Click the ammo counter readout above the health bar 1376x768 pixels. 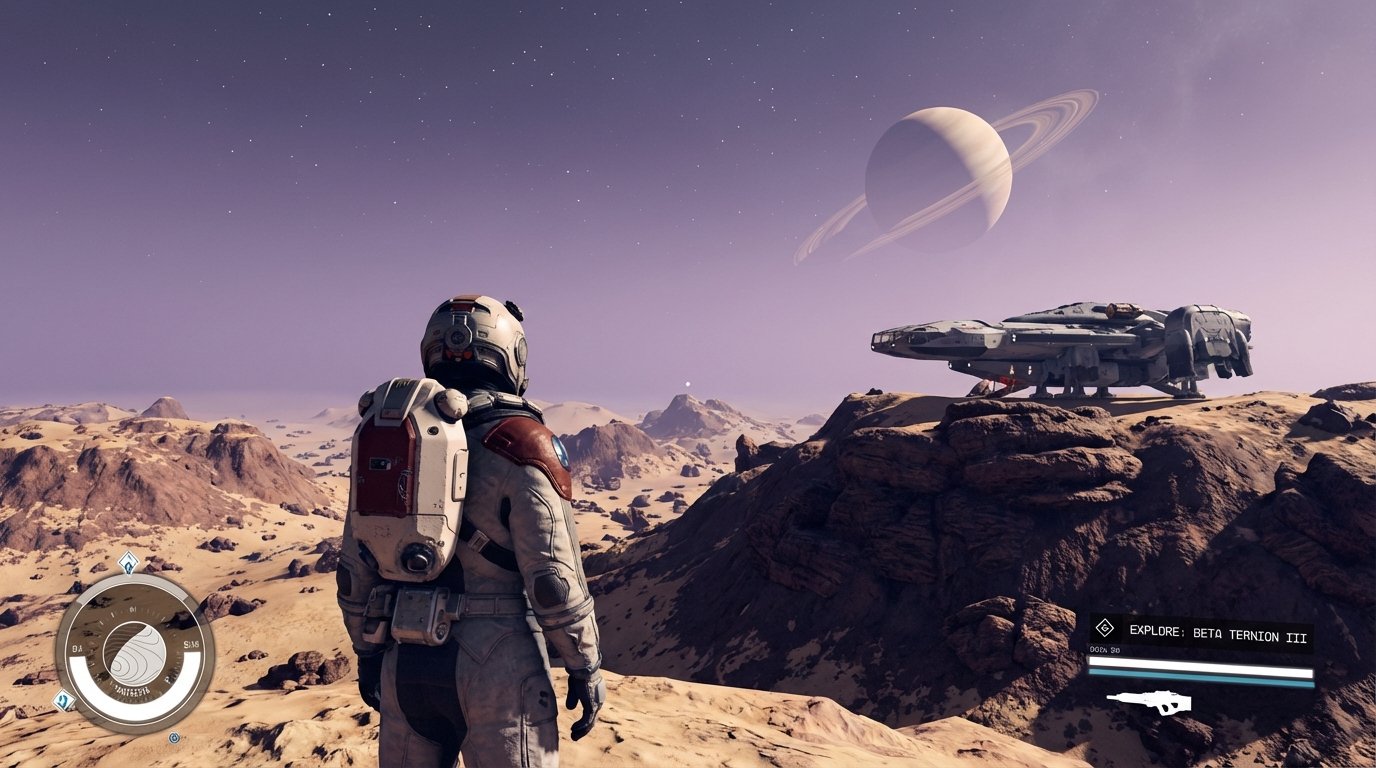1104,649
